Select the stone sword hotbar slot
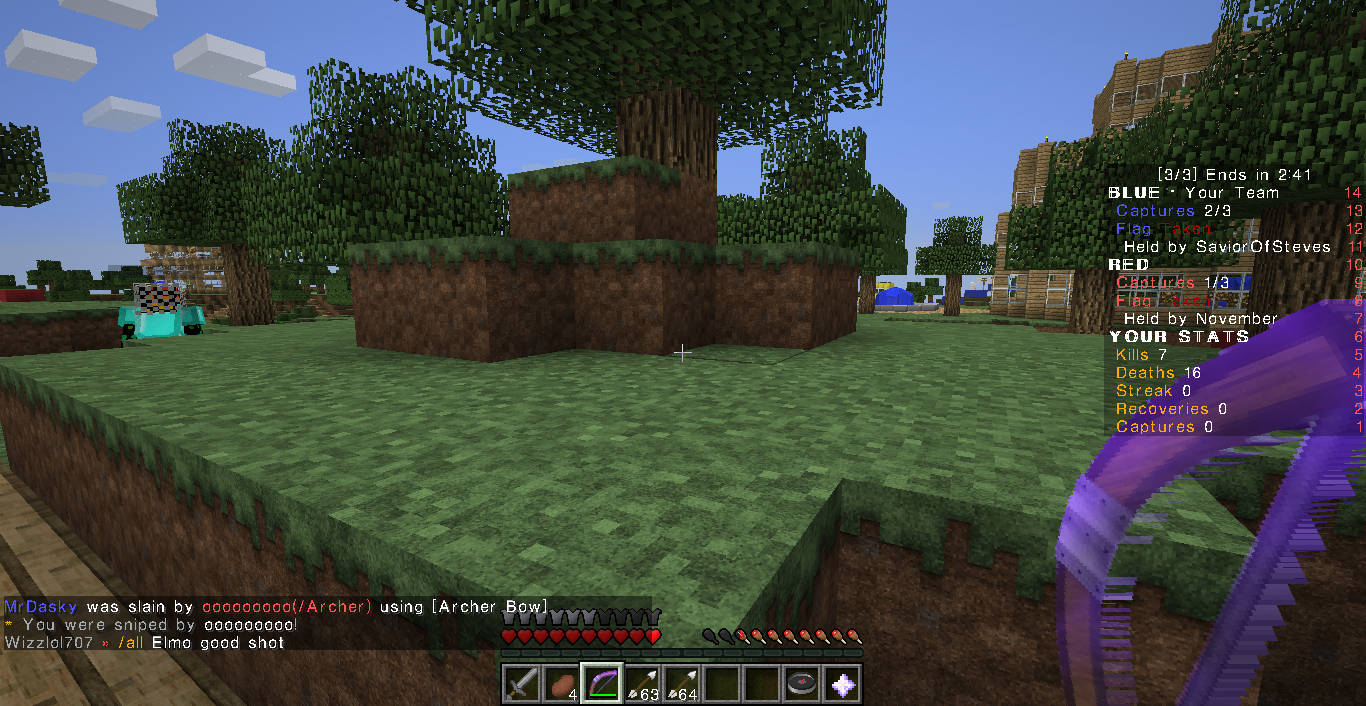Image resolution: width=1366 pixels, height=706 pixels. [521, 684]
